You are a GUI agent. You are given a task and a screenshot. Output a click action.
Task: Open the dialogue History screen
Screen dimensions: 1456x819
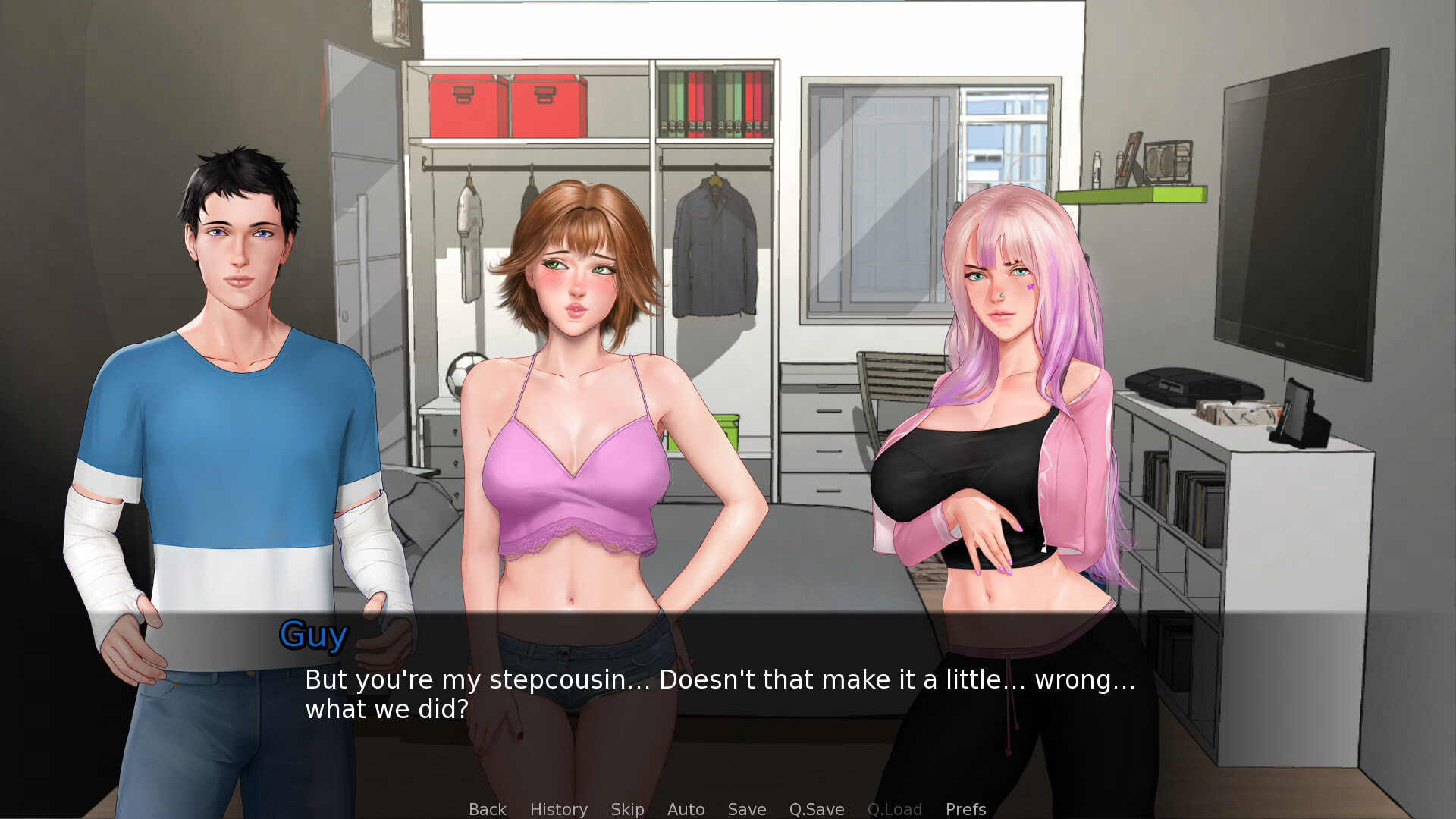pos(558,809)
